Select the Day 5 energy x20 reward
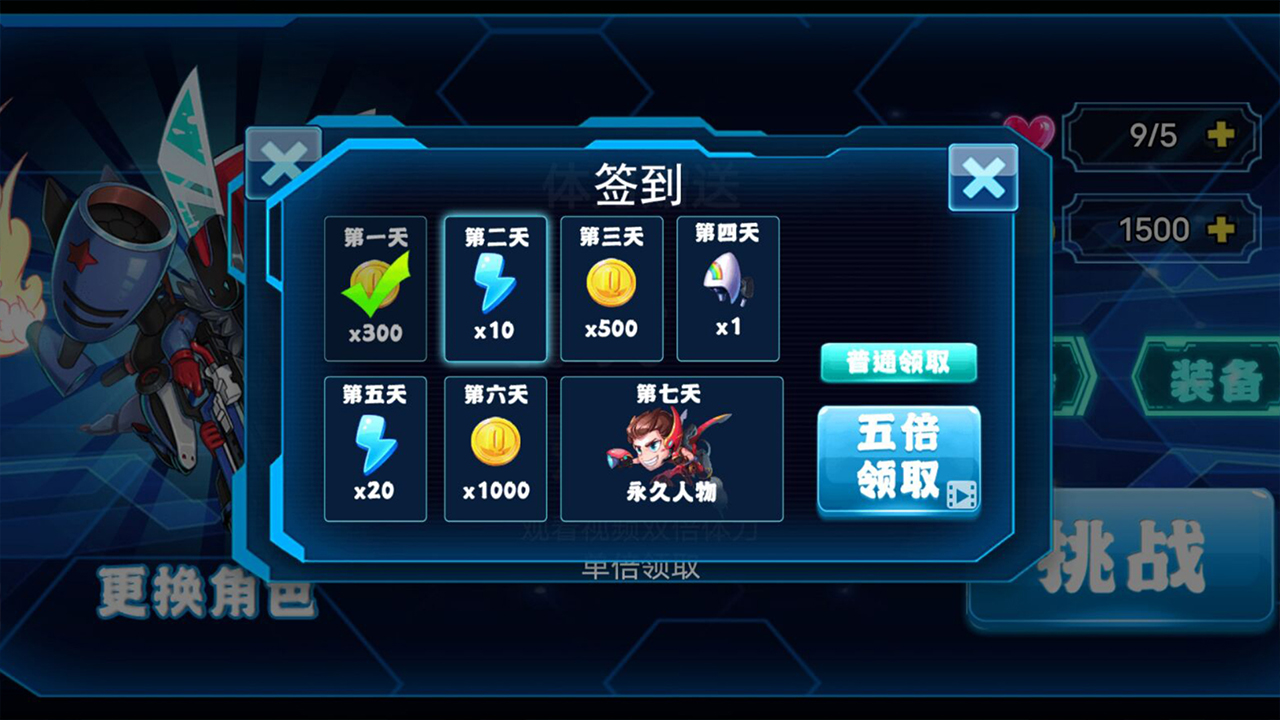Image resolution: width=1280 pixels, height=720 pixels. [375, 447]
